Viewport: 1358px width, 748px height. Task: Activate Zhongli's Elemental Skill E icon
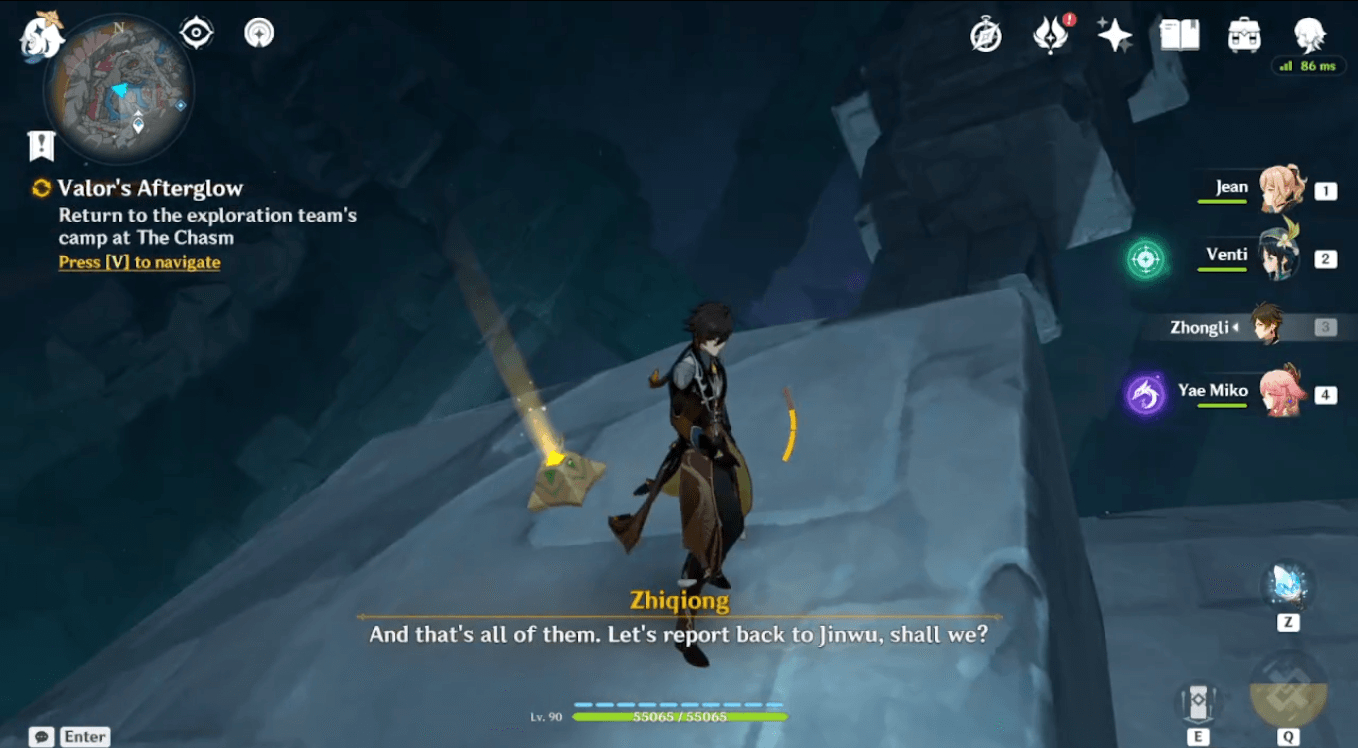[x=1198, y=700]
